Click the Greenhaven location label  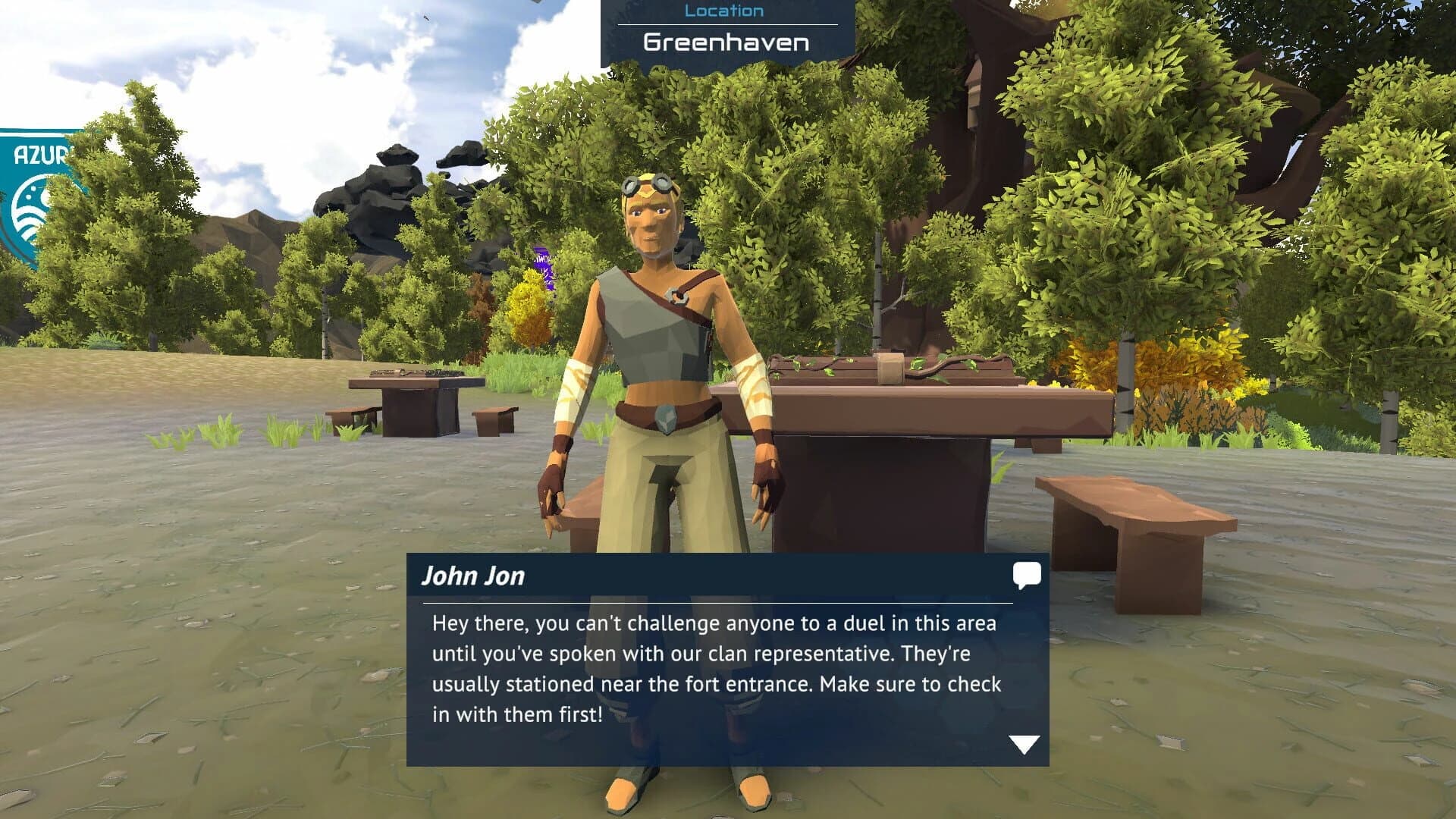point(724,42)
